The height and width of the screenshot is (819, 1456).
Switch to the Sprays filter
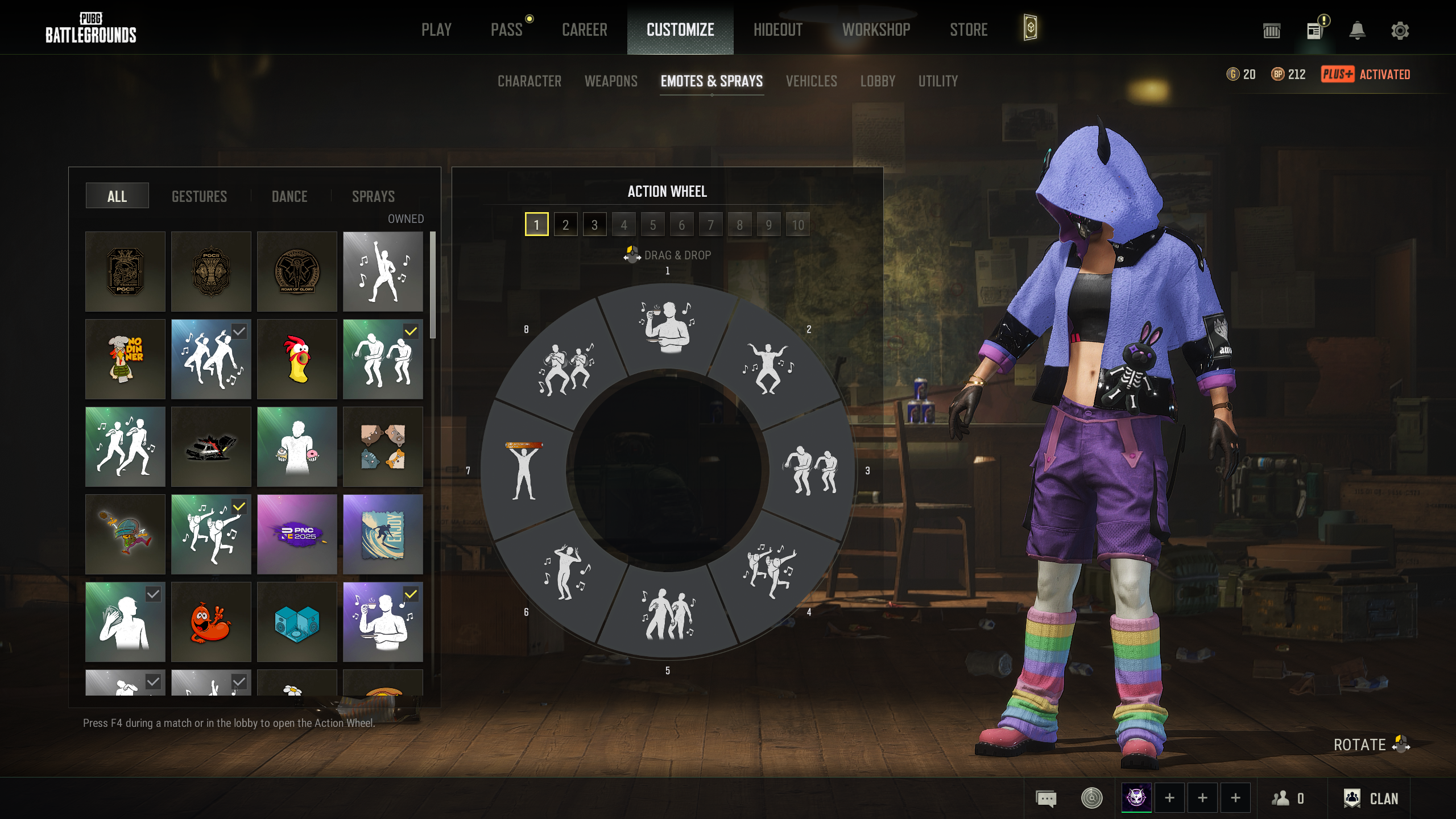[x=373, y=196]
